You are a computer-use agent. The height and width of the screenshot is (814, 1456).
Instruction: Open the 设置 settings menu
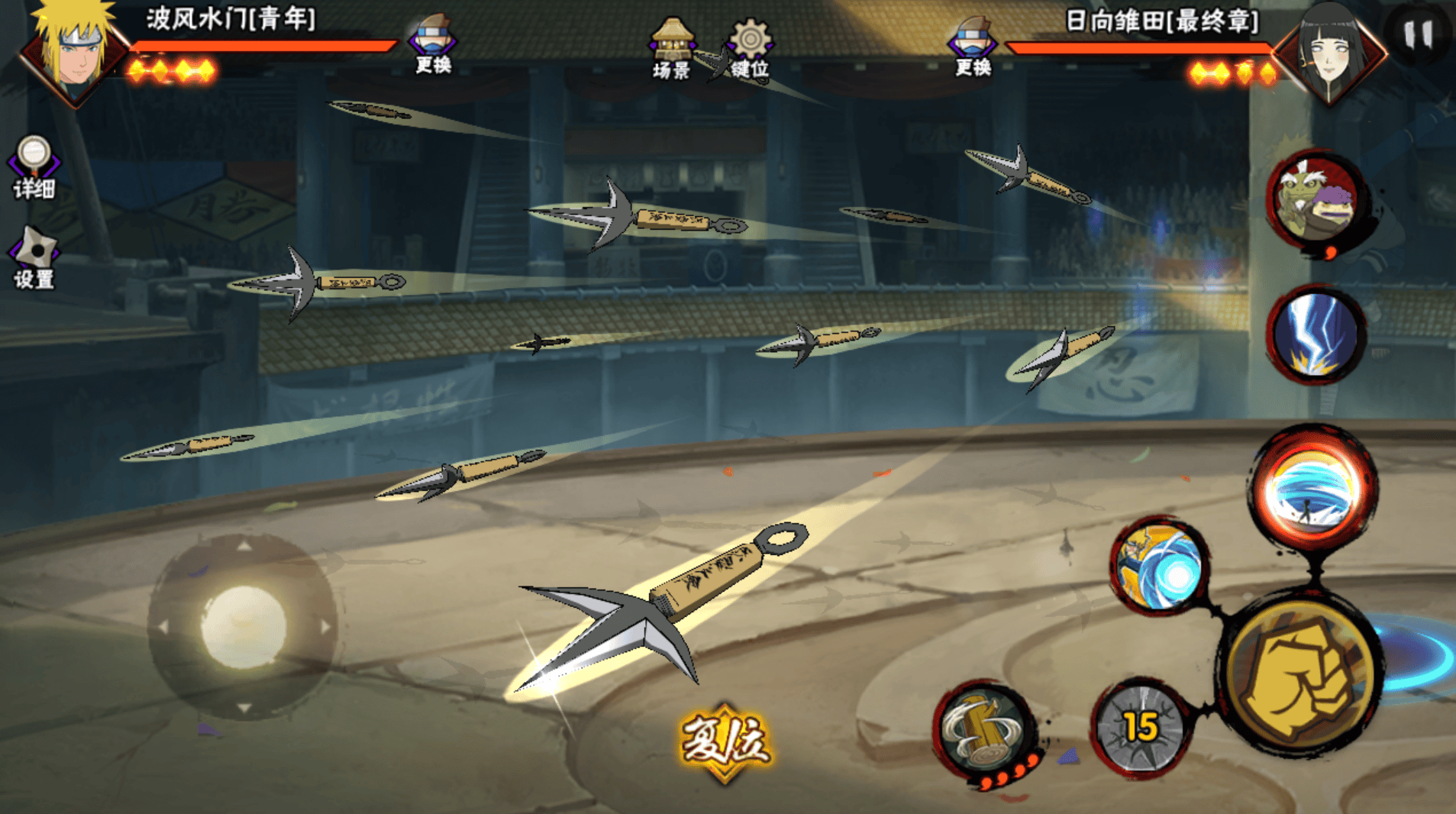(34, 257)
